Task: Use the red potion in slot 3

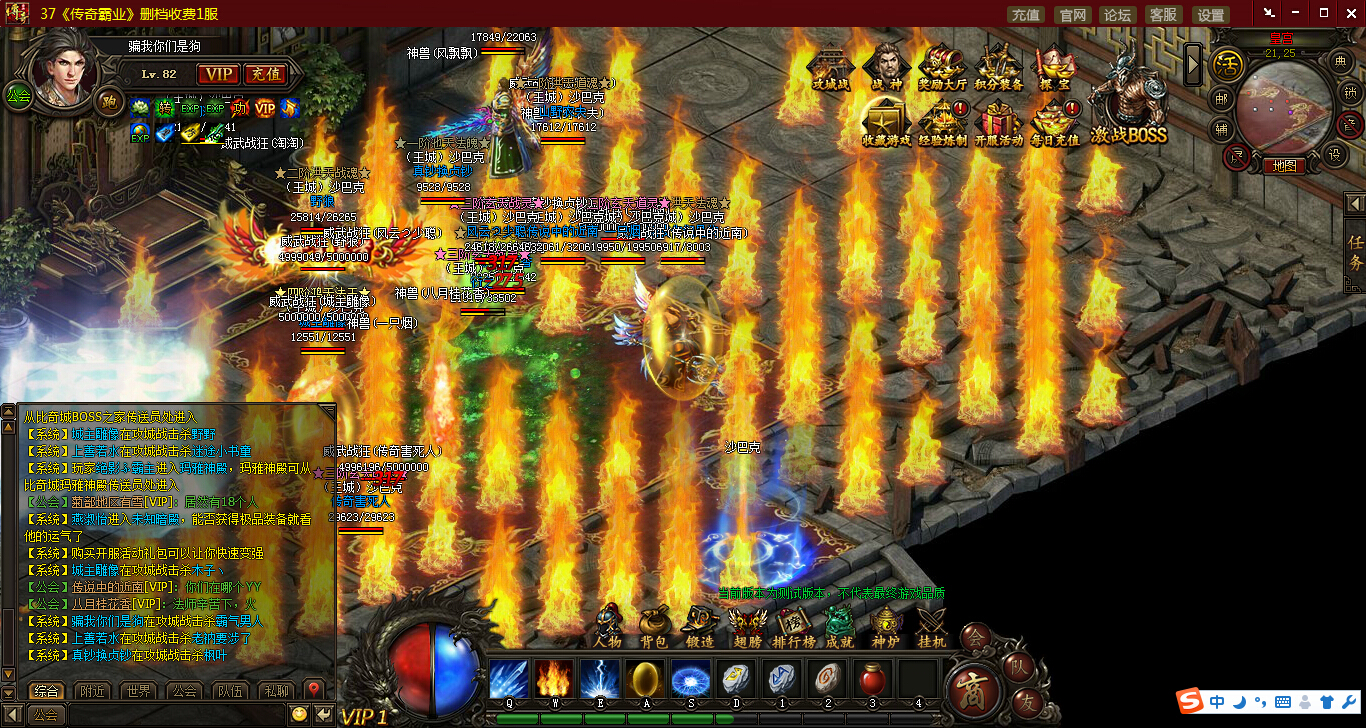Action: 872,679
